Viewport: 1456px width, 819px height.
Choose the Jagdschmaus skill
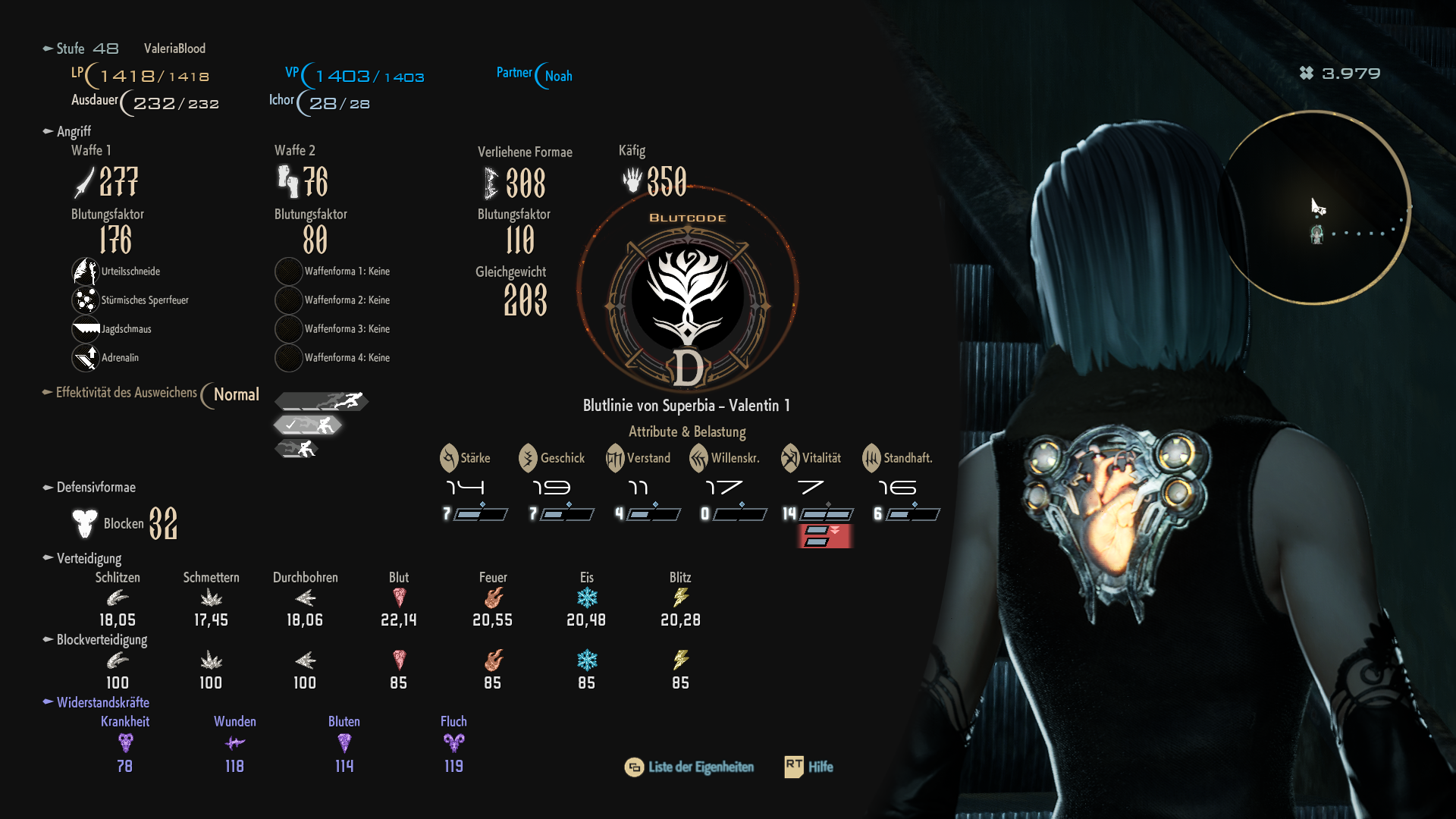[86, 329]
